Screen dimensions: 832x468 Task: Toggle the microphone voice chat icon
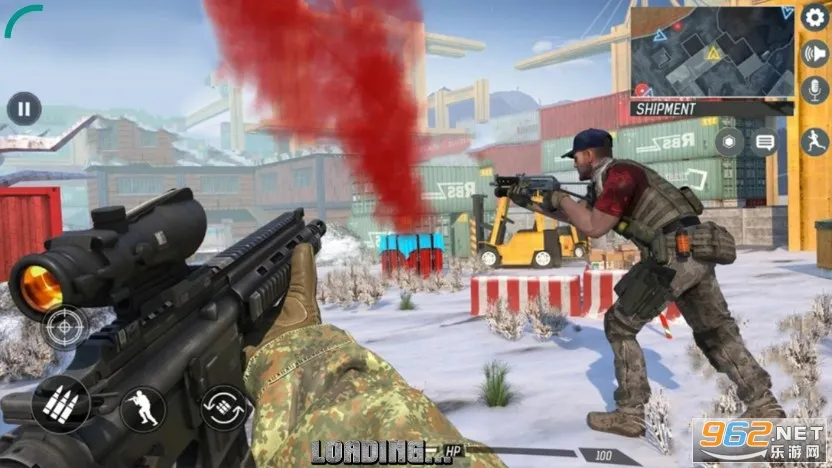pyautogui.click(x=815, y=89)
